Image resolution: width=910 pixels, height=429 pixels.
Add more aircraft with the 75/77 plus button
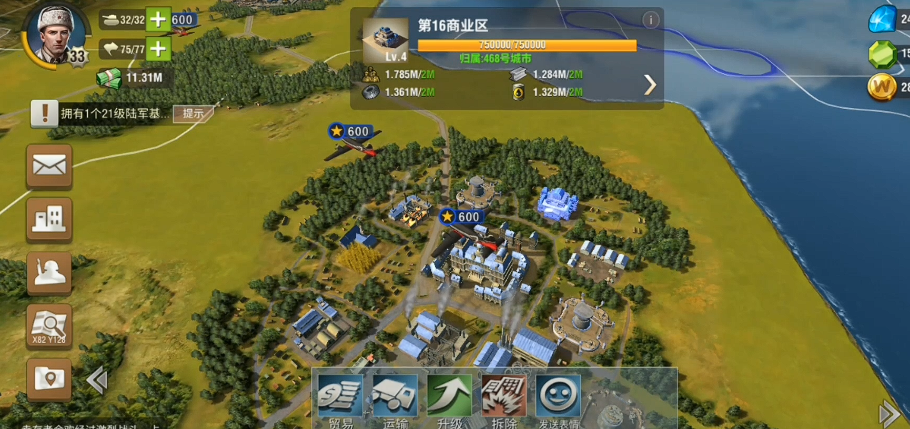(x=158, y=48)
